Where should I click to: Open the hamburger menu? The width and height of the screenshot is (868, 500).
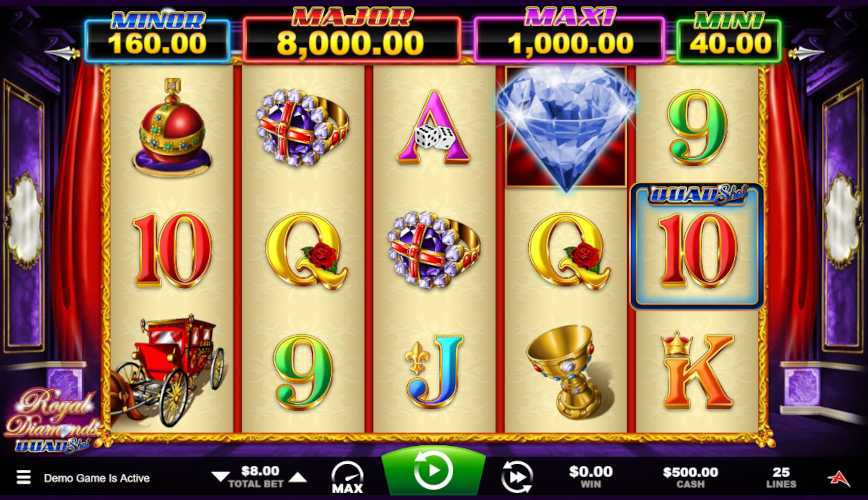pyautogui.click(x=23, y=478)
